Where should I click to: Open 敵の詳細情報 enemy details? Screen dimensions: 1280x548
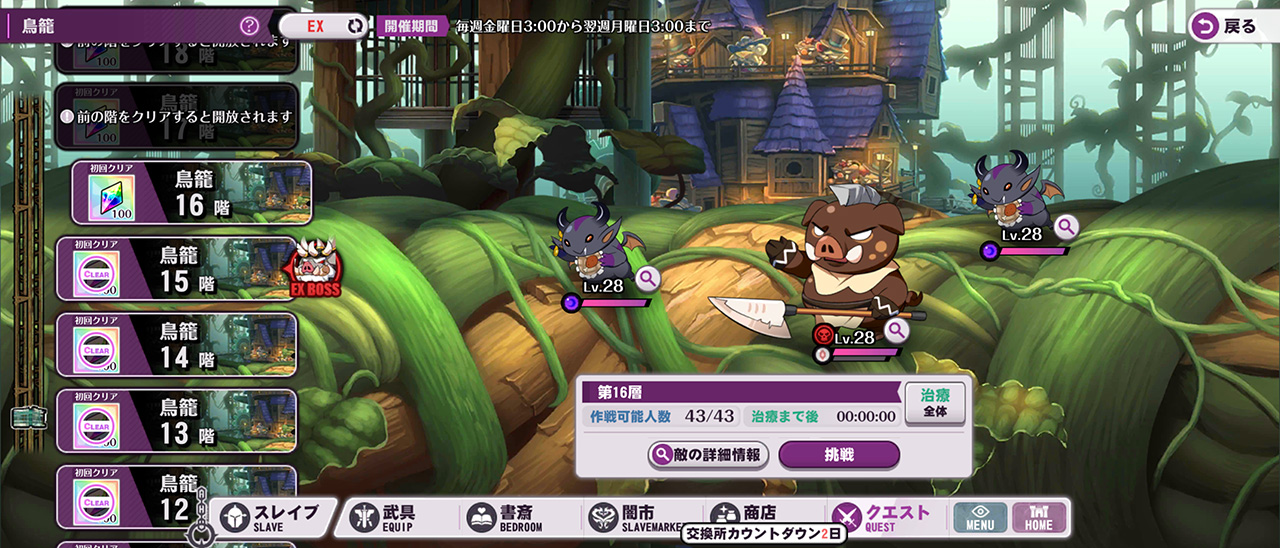pos(708,455)
